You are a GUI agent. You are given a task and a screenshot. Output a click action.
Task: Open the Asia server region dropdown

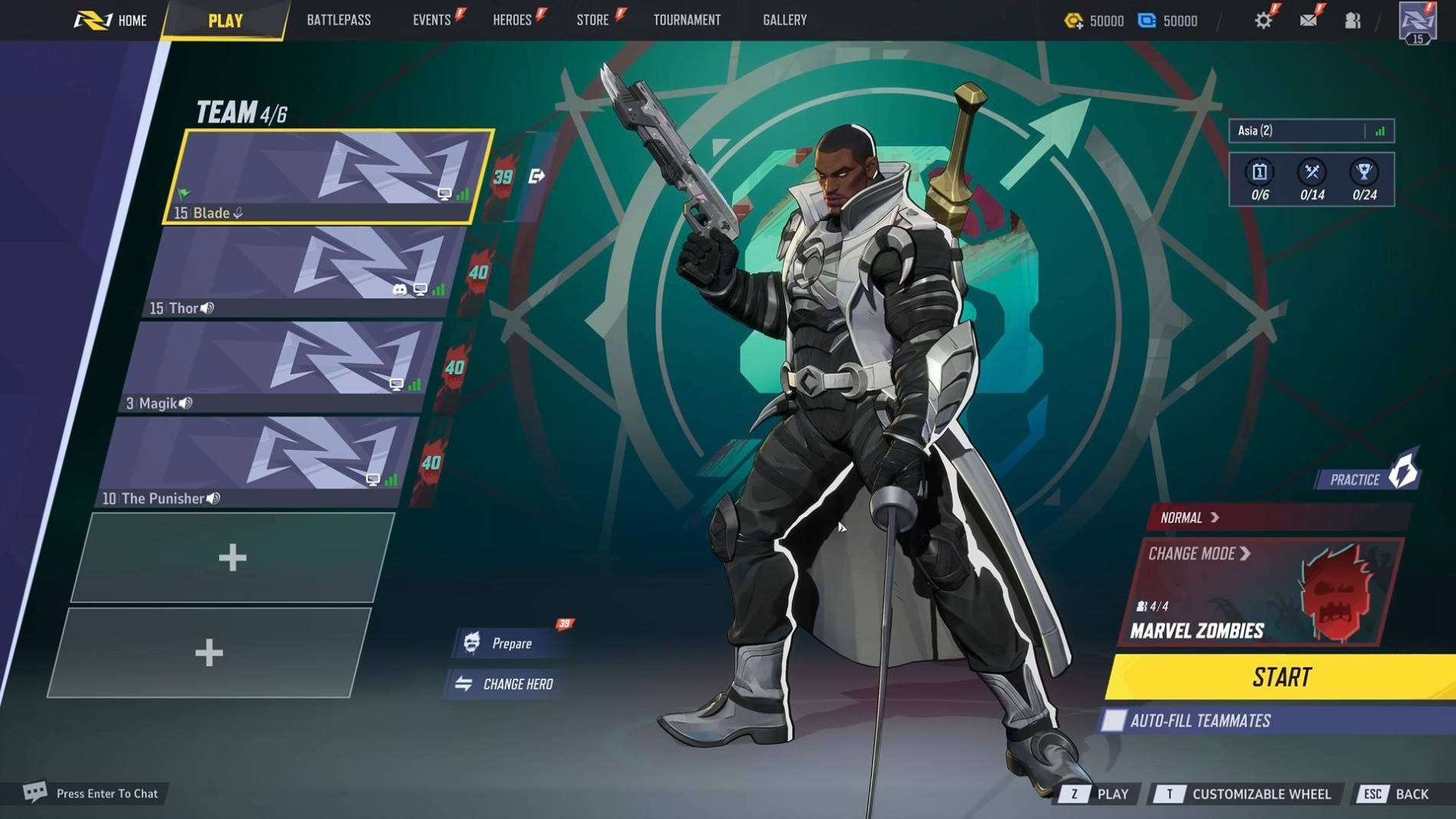(x=1310, y=131)
